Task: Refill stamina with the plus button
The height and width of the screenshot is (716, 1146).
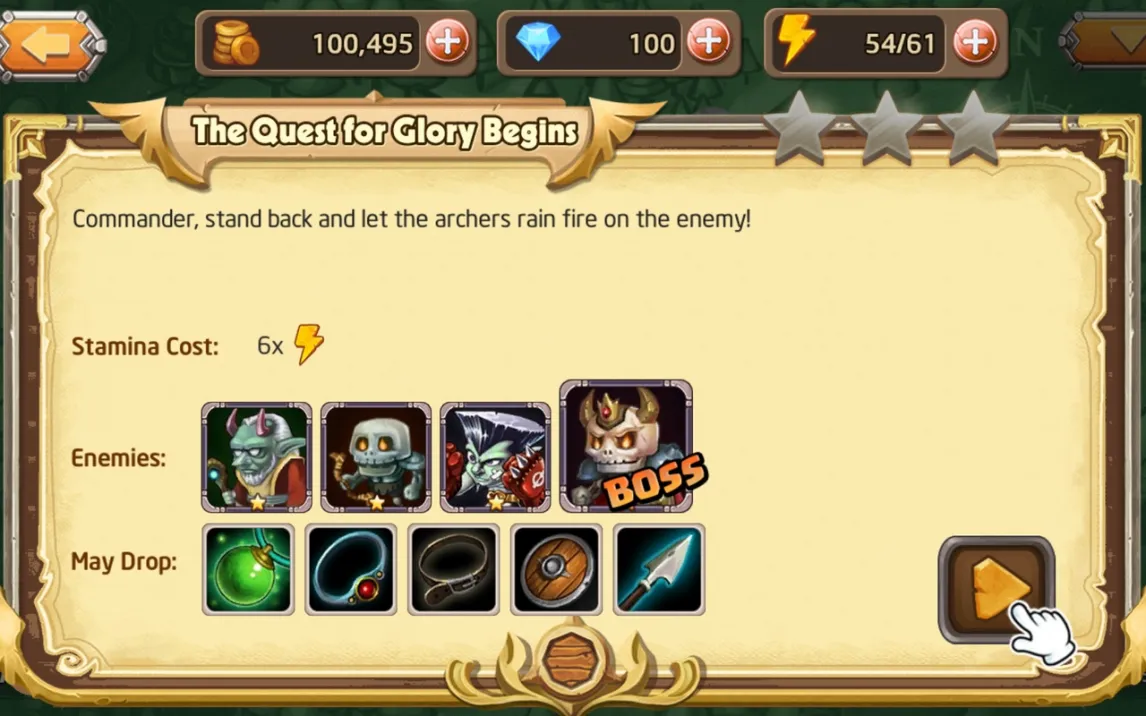Action: pos(975,43)
